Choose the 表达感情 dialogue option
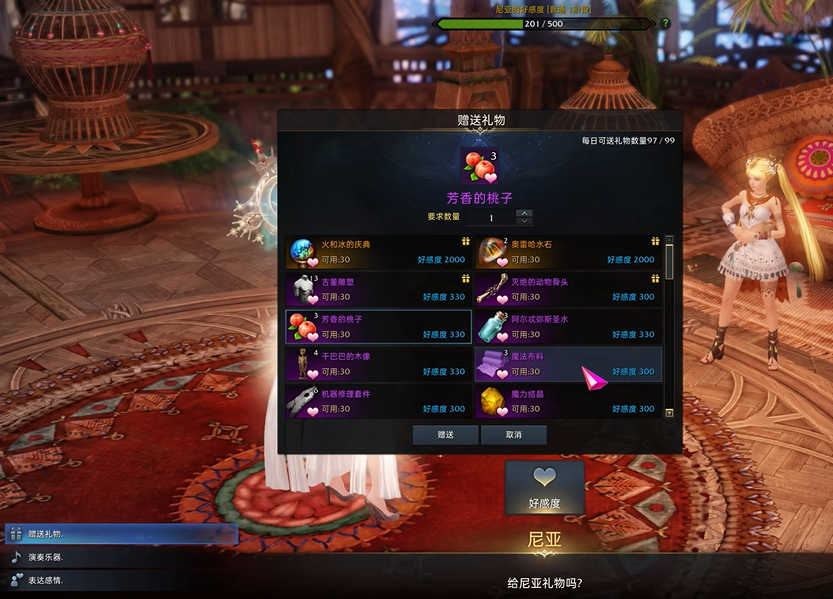The width and height of the screenshot is (833, 599). tap(120, 580)
